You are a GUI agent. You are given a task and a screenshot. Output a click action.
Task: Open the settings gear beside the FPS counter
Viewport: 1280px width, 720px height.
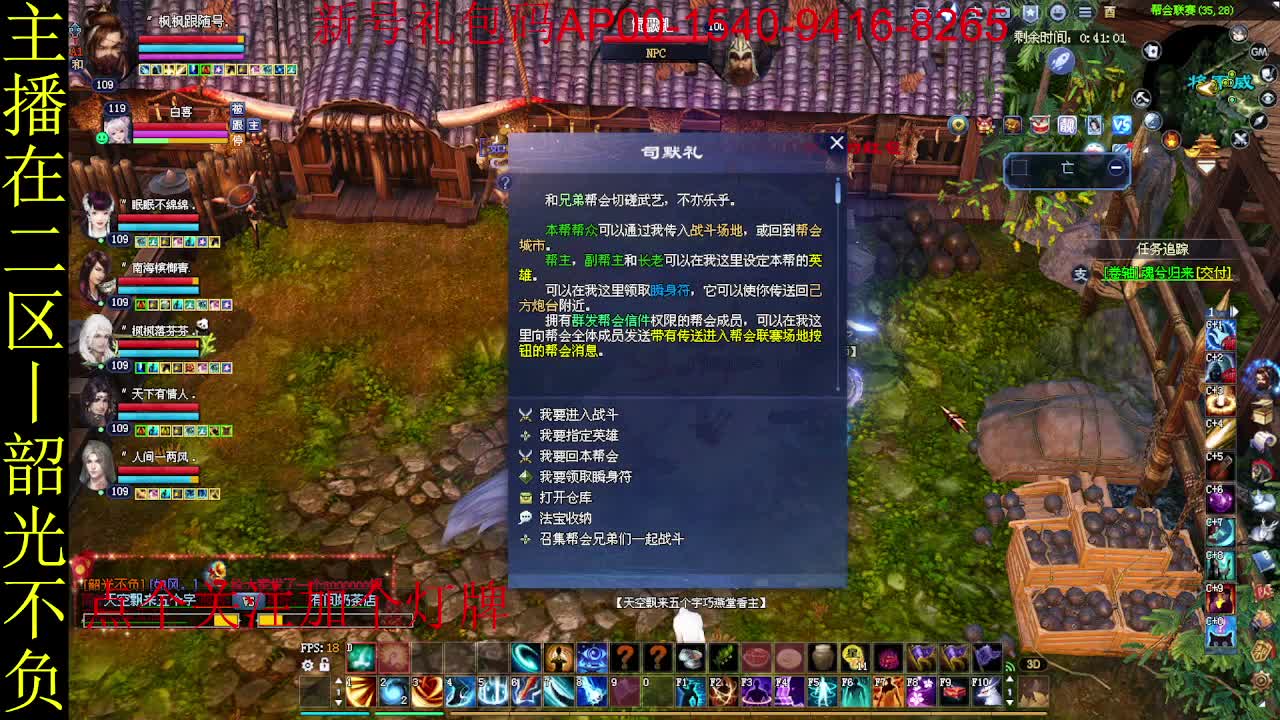tap(307, 664)
